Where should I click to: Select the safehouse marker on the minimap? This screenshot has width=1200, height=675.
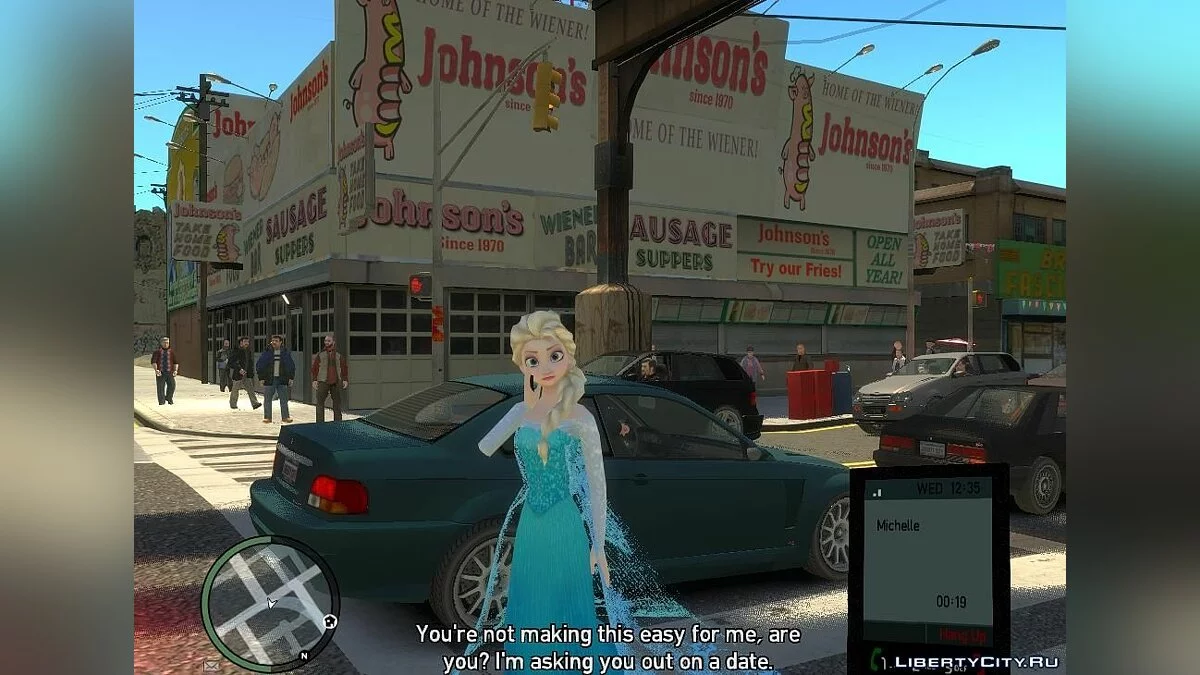click(328, 623)
